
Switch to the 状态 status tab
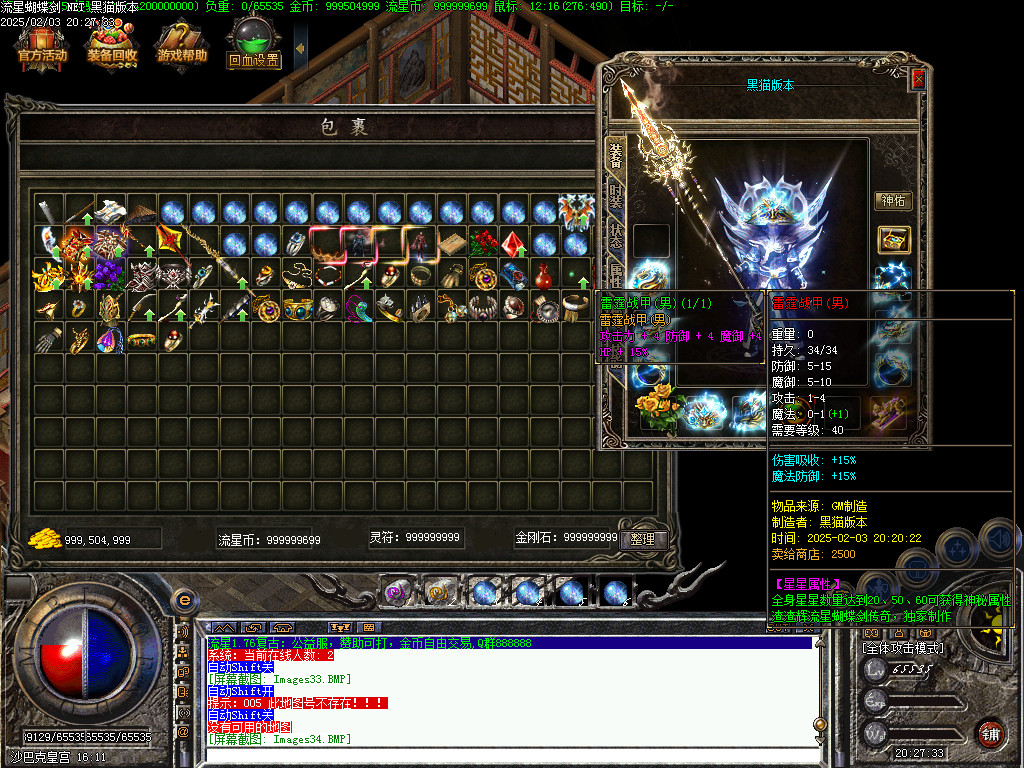(616, 241)
